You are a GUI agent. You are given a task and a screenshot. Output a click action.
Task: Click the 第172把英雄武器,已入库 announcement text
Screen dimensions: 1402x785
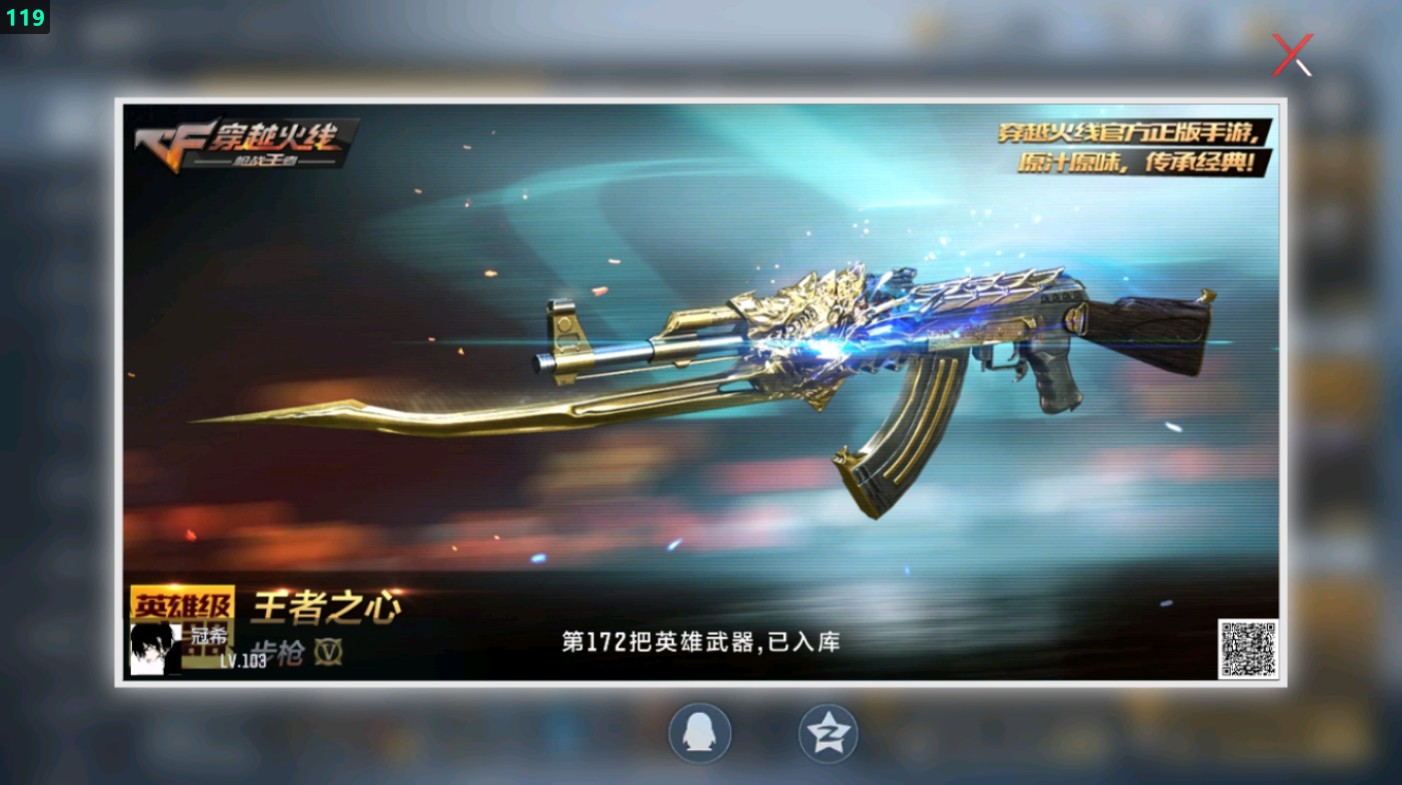tap(702, 643)
